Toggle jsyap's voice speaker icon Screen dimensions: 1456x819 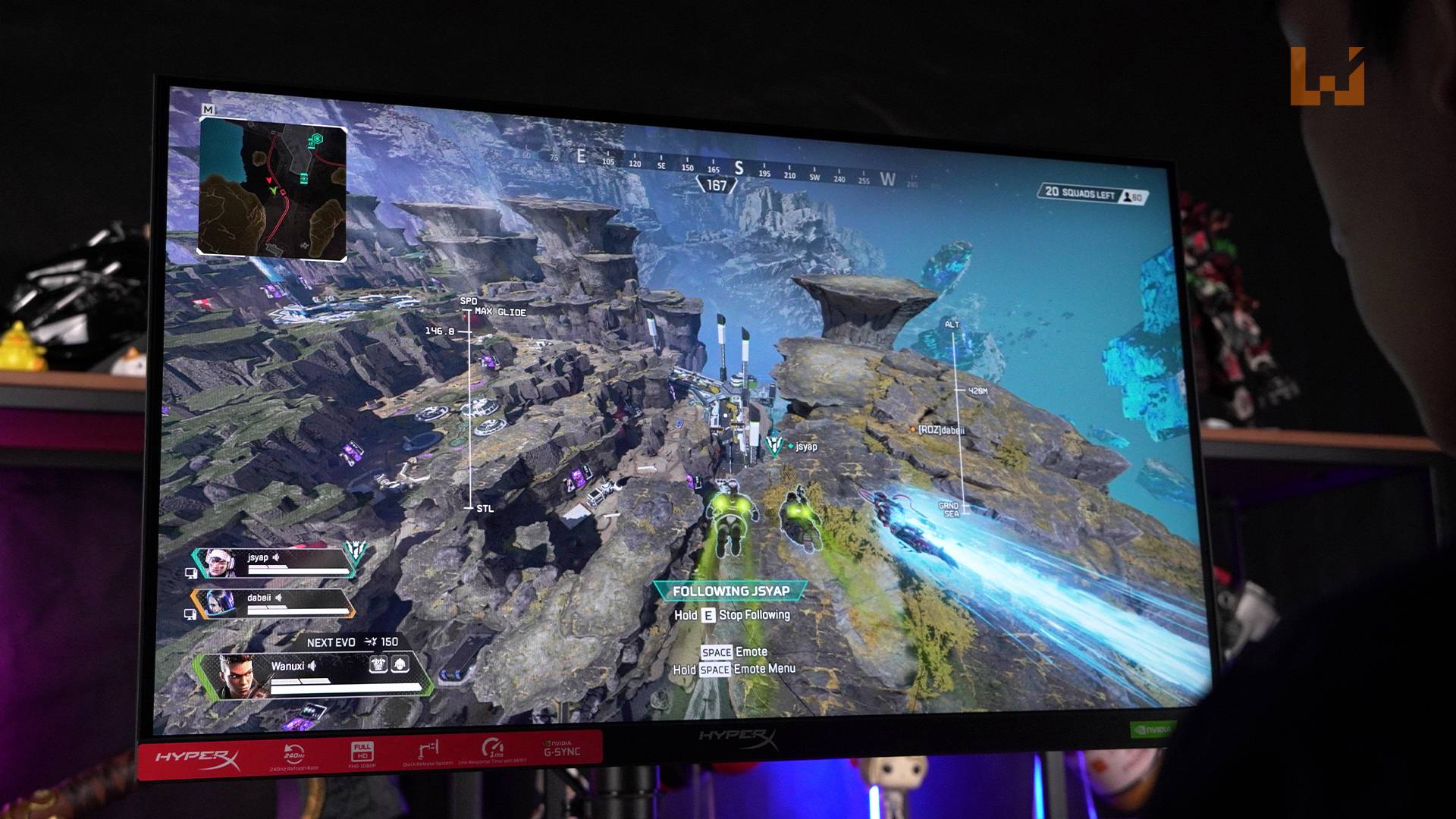point(277,557)
